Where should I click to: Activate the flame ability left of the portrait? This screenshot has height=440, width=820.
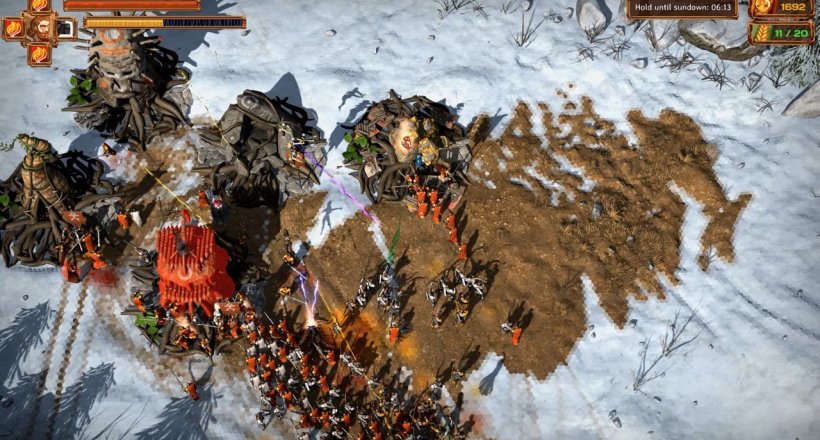point(14,28)
